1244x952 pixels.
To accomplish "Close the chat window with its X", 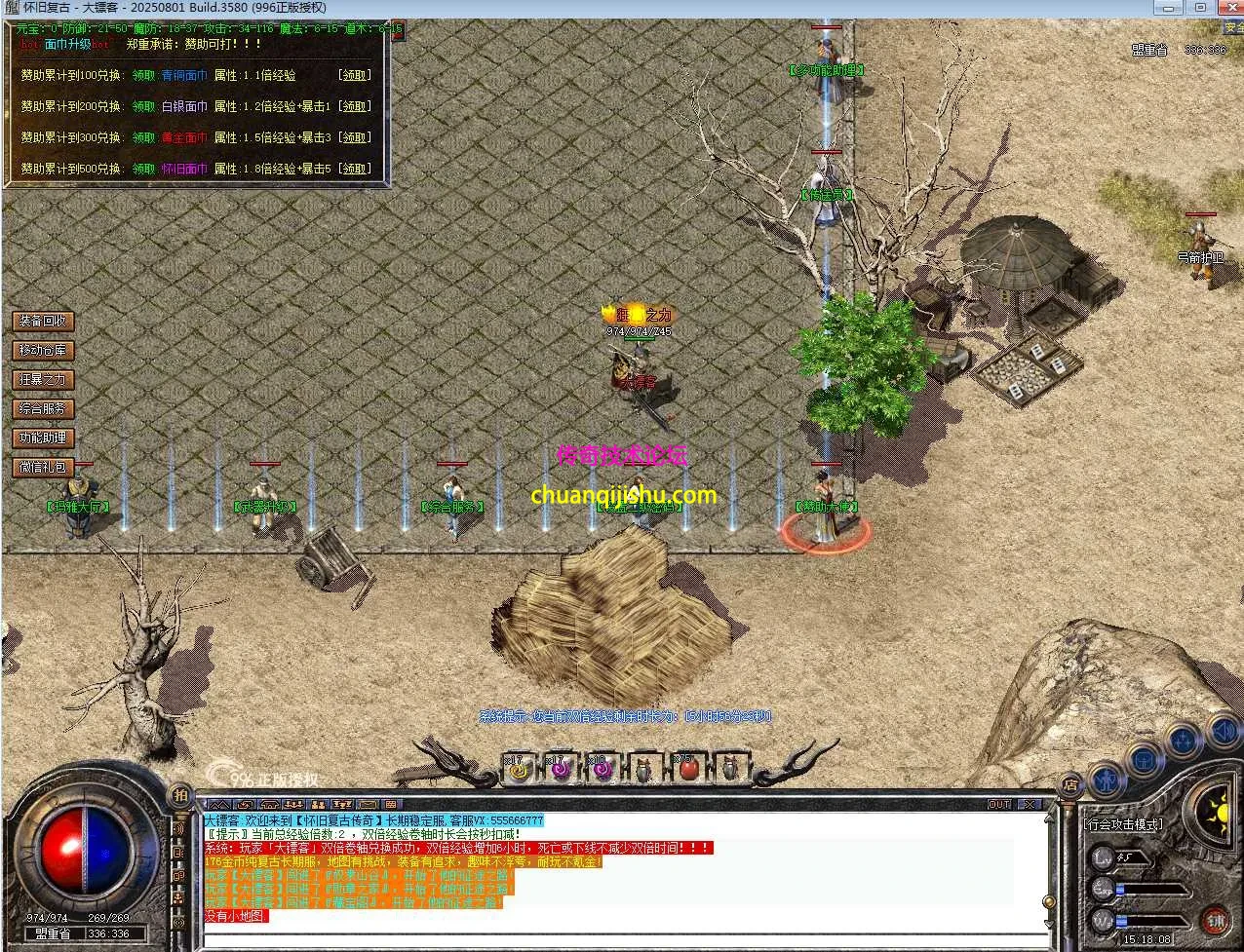I will 1028,805.
